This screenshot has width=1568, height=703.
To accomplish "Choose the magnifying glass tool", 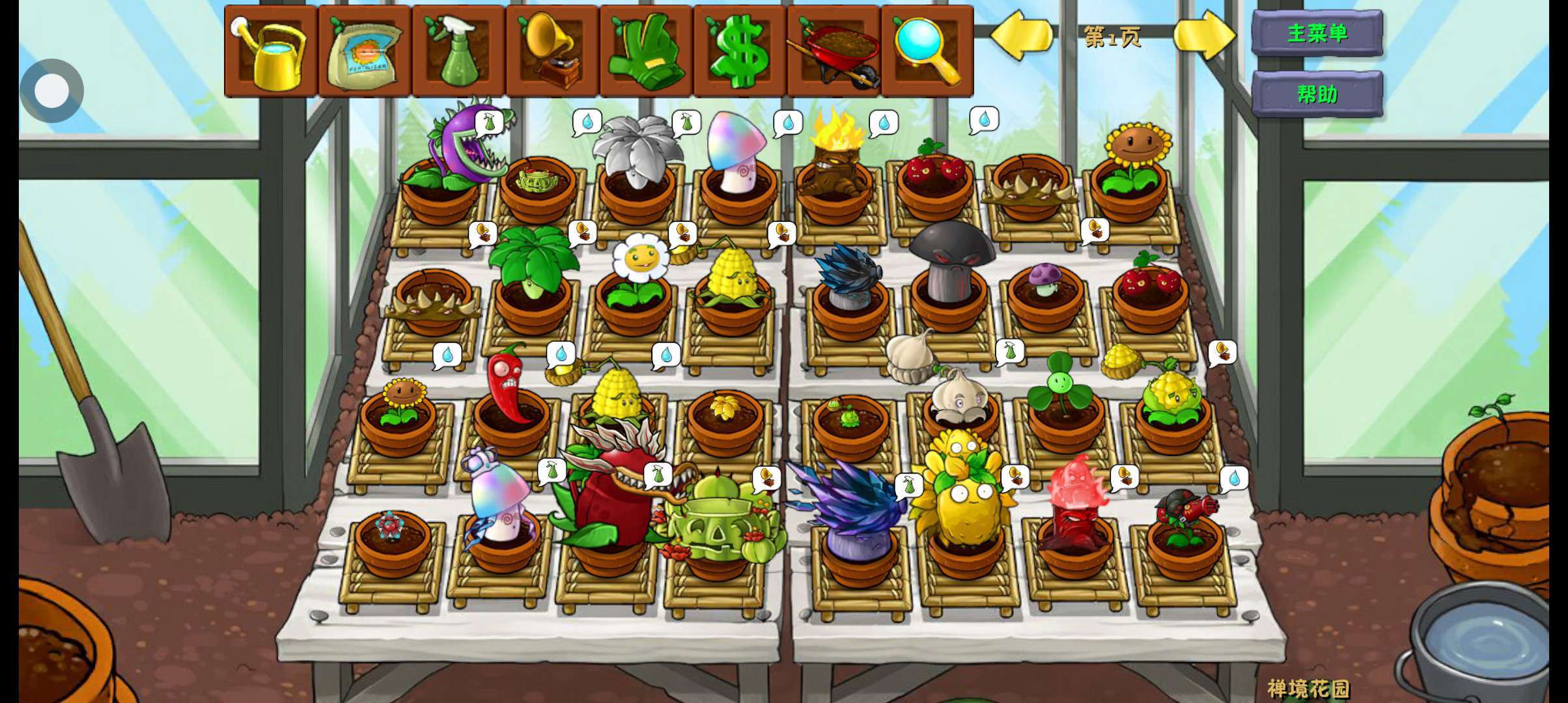I will [x=927, y=51].
